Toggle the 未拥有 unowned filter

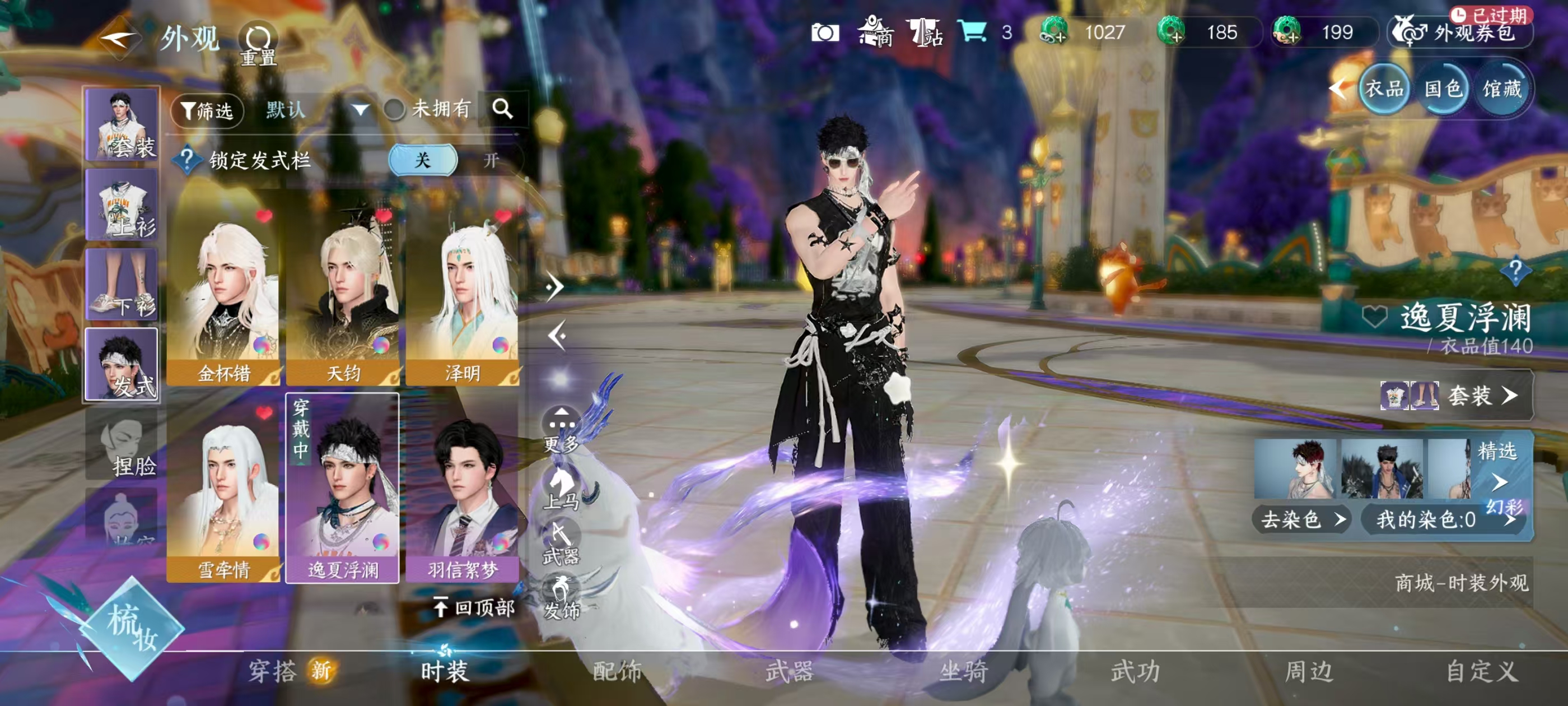coord(395,110)
